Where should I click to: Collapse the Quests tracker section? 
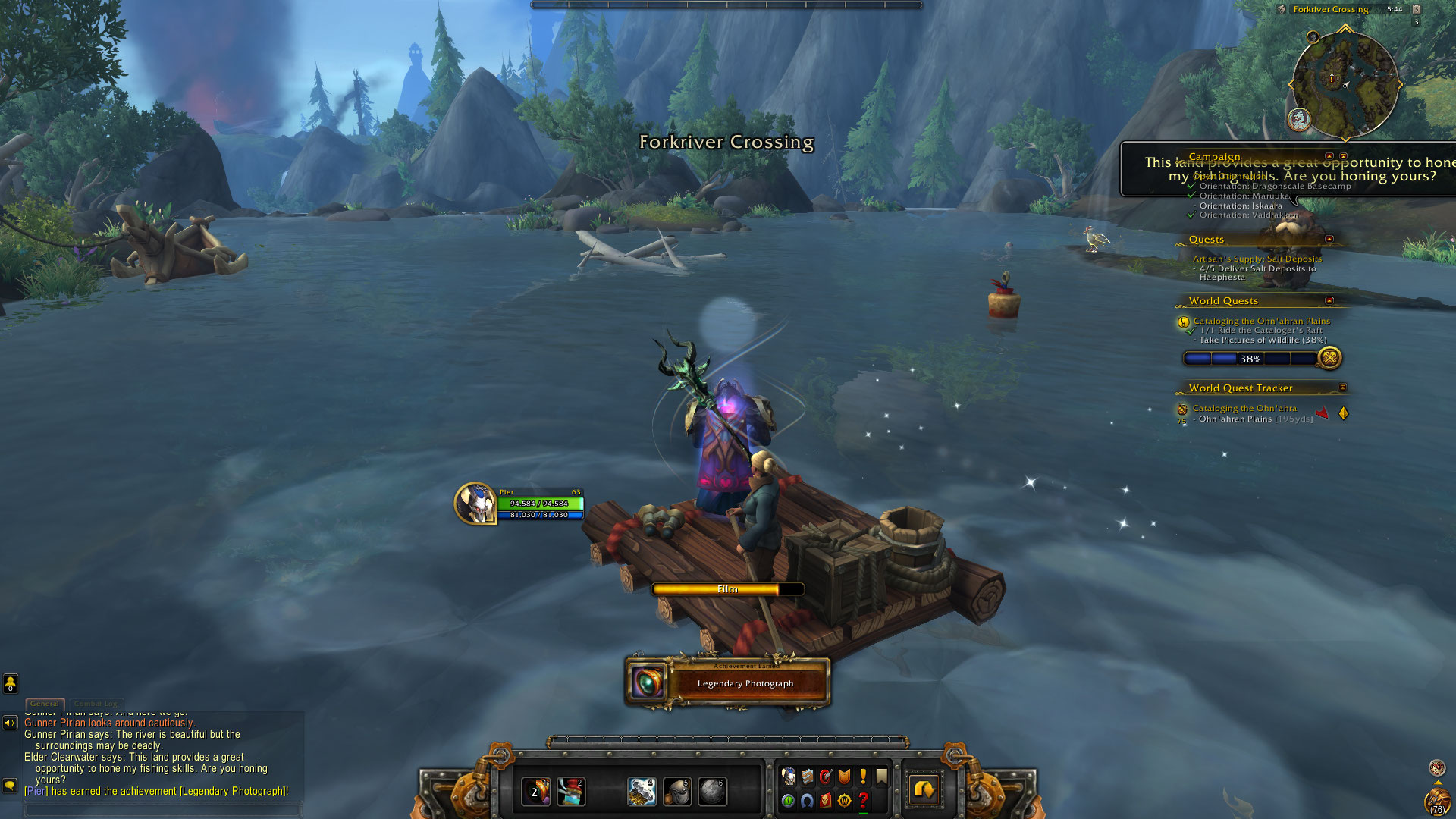(x=1329, y=239)
